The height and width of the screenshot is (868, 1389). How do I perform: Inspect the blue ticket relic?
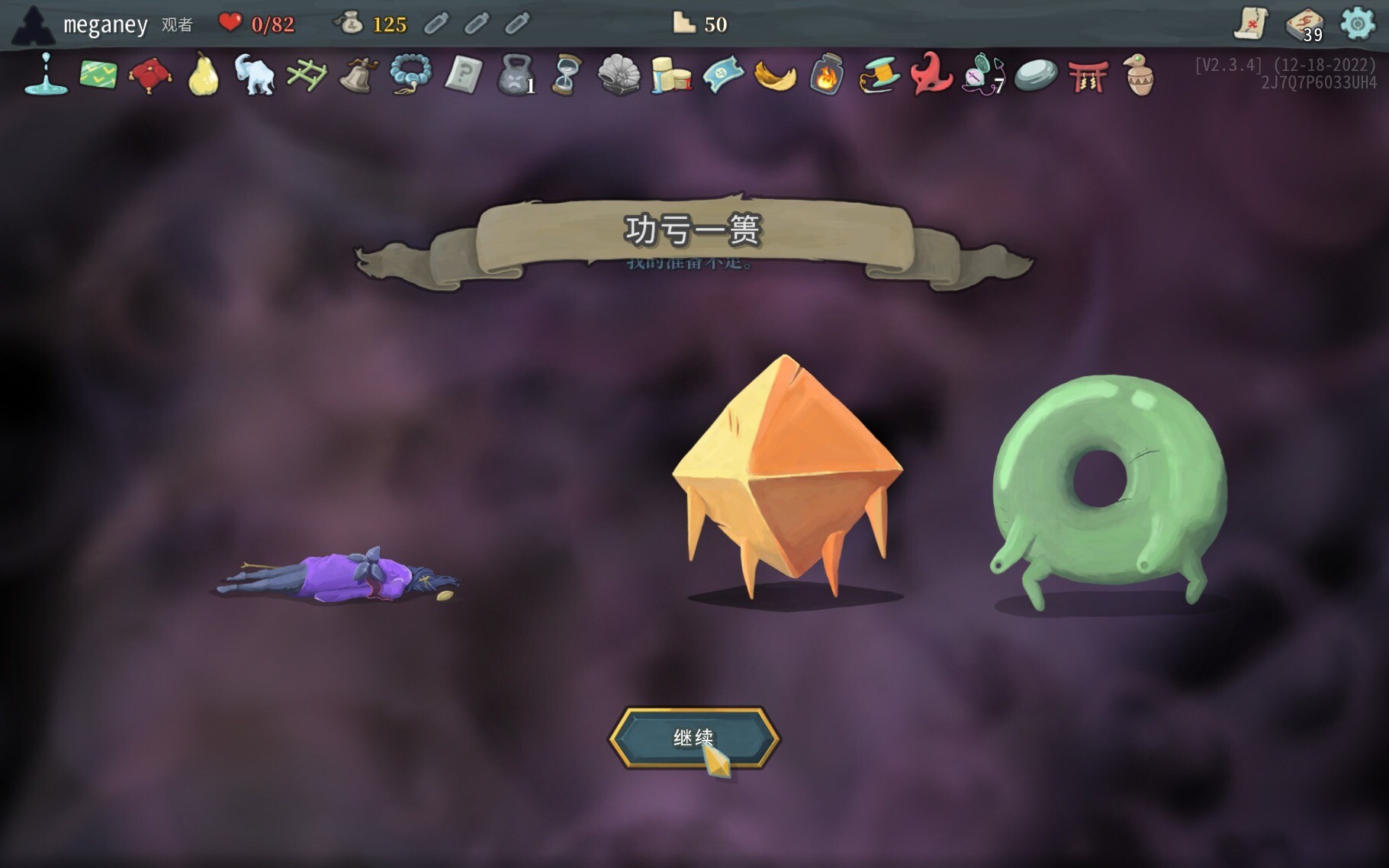722,76
